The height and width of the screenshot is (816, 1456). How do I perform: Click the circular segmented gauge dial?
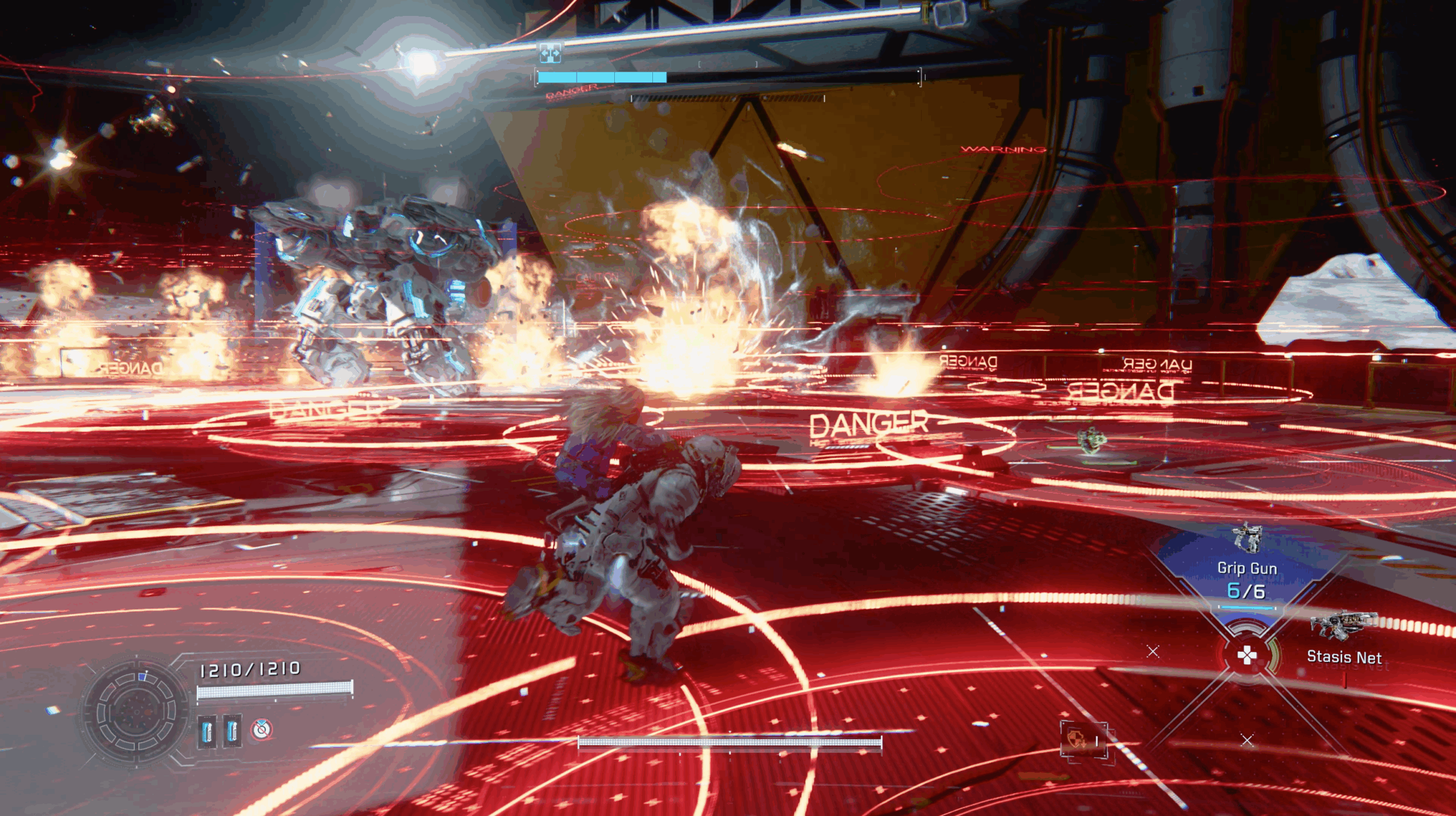click(136, 712)
